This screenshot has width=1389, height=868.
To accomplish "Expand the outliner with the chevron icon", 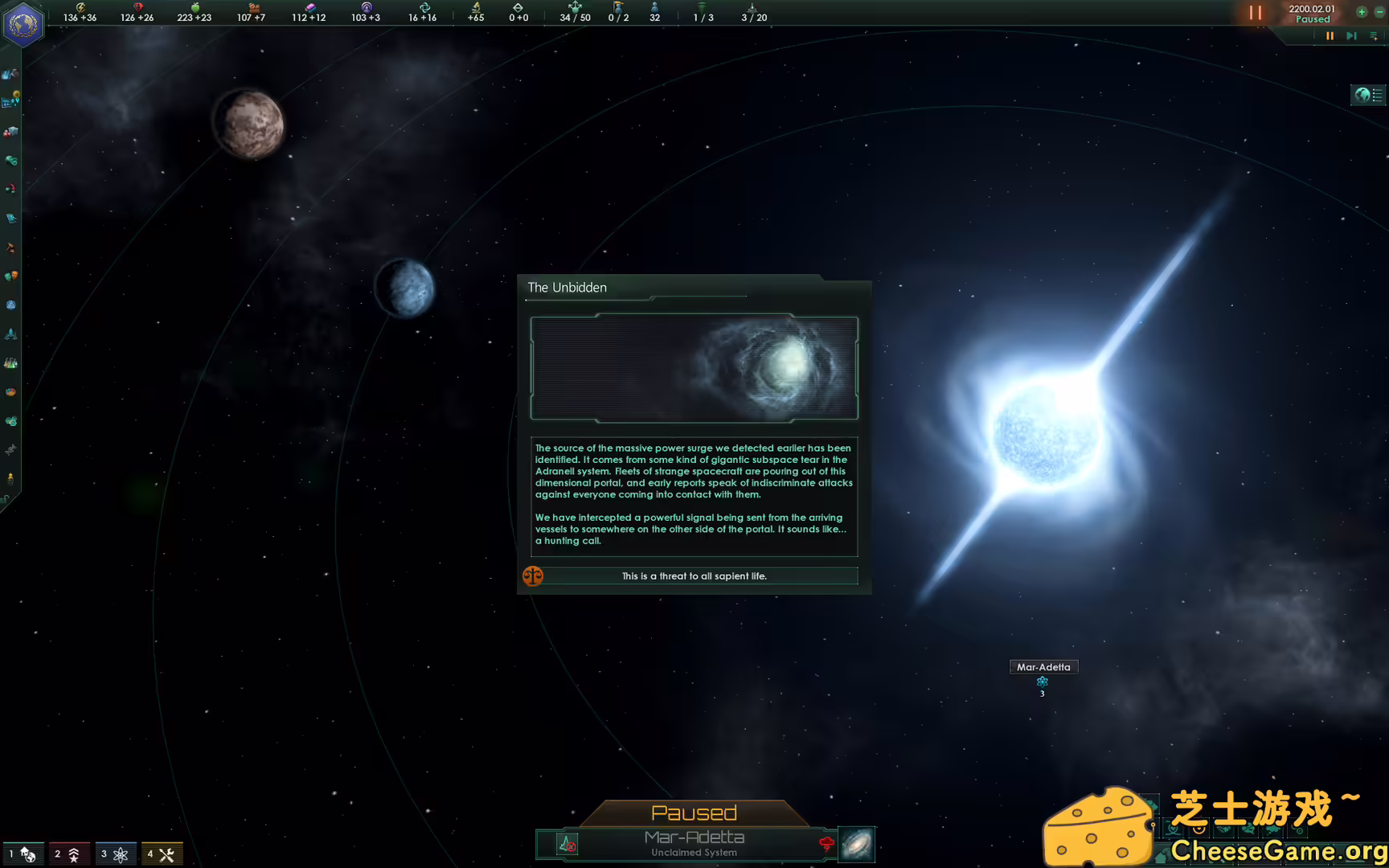I will tap(1375, 36).
